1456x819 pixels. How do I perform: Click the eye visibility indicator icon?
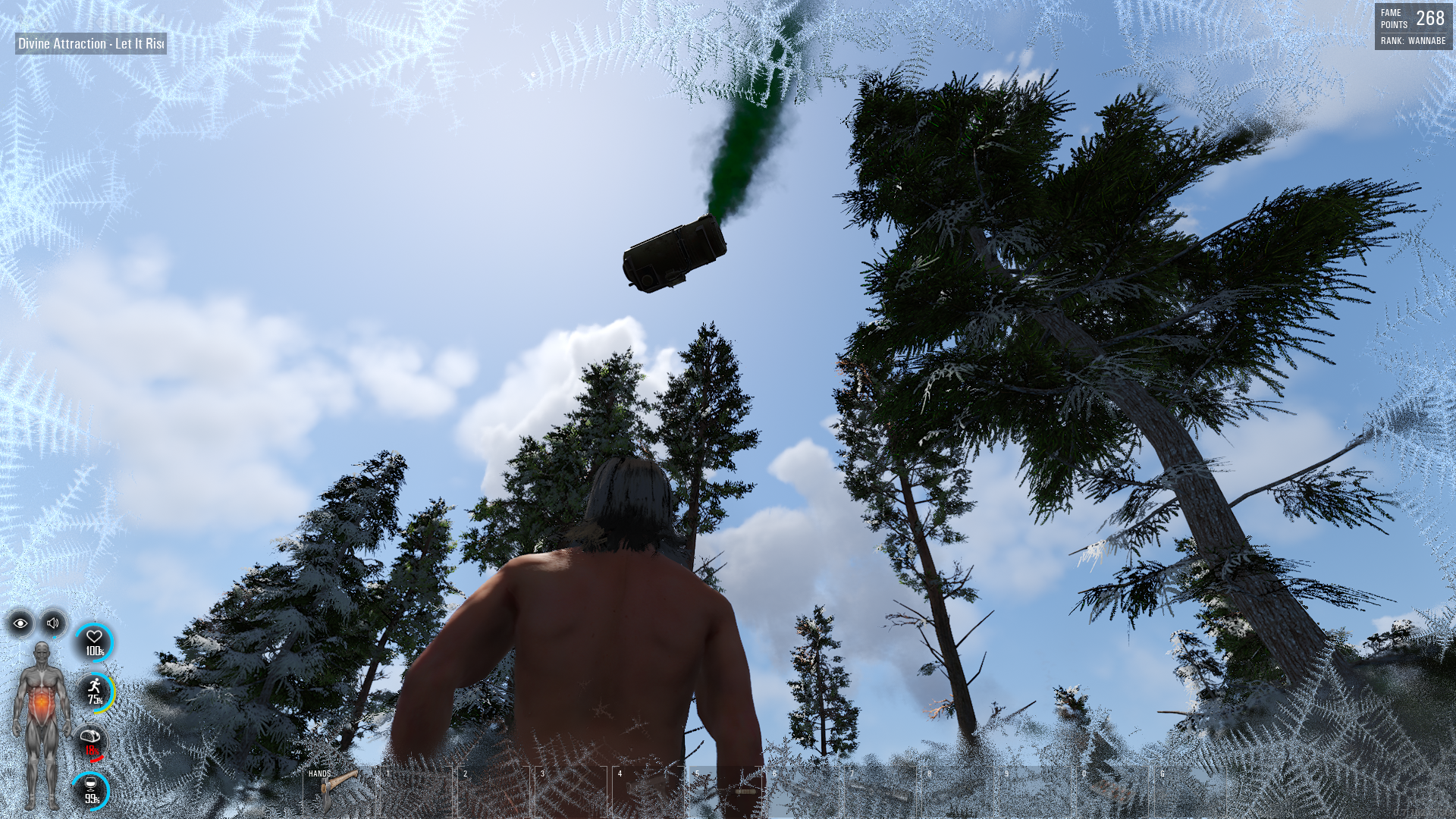[x=20, y=623]
